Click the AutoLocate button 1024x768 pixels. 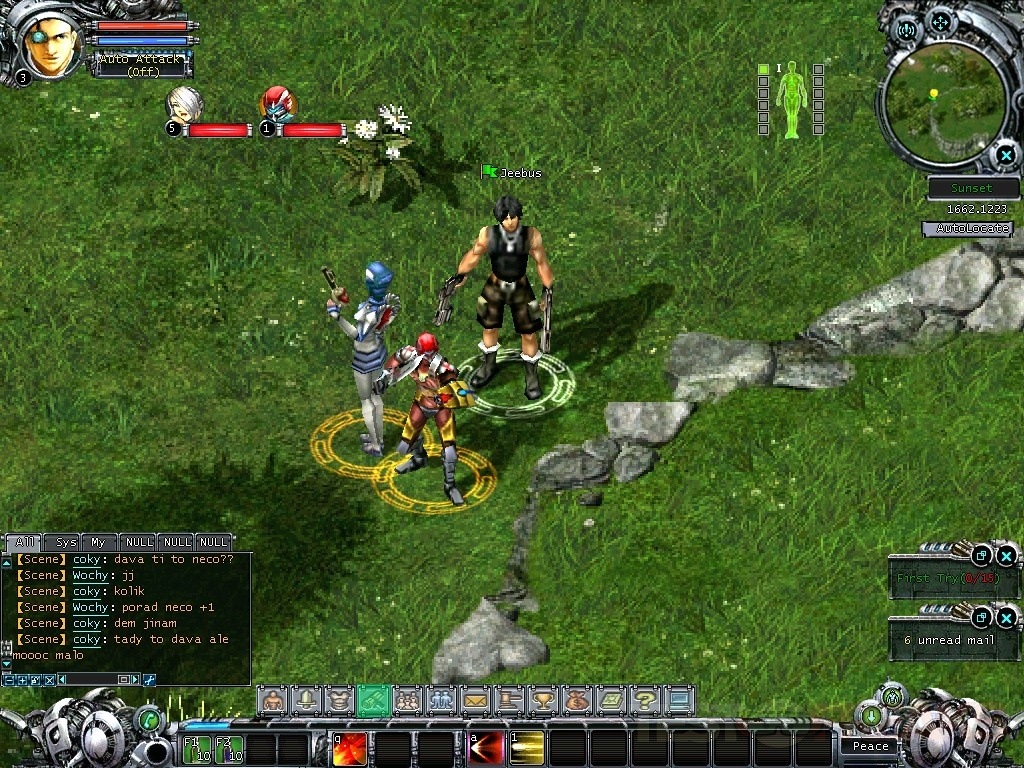967,229
